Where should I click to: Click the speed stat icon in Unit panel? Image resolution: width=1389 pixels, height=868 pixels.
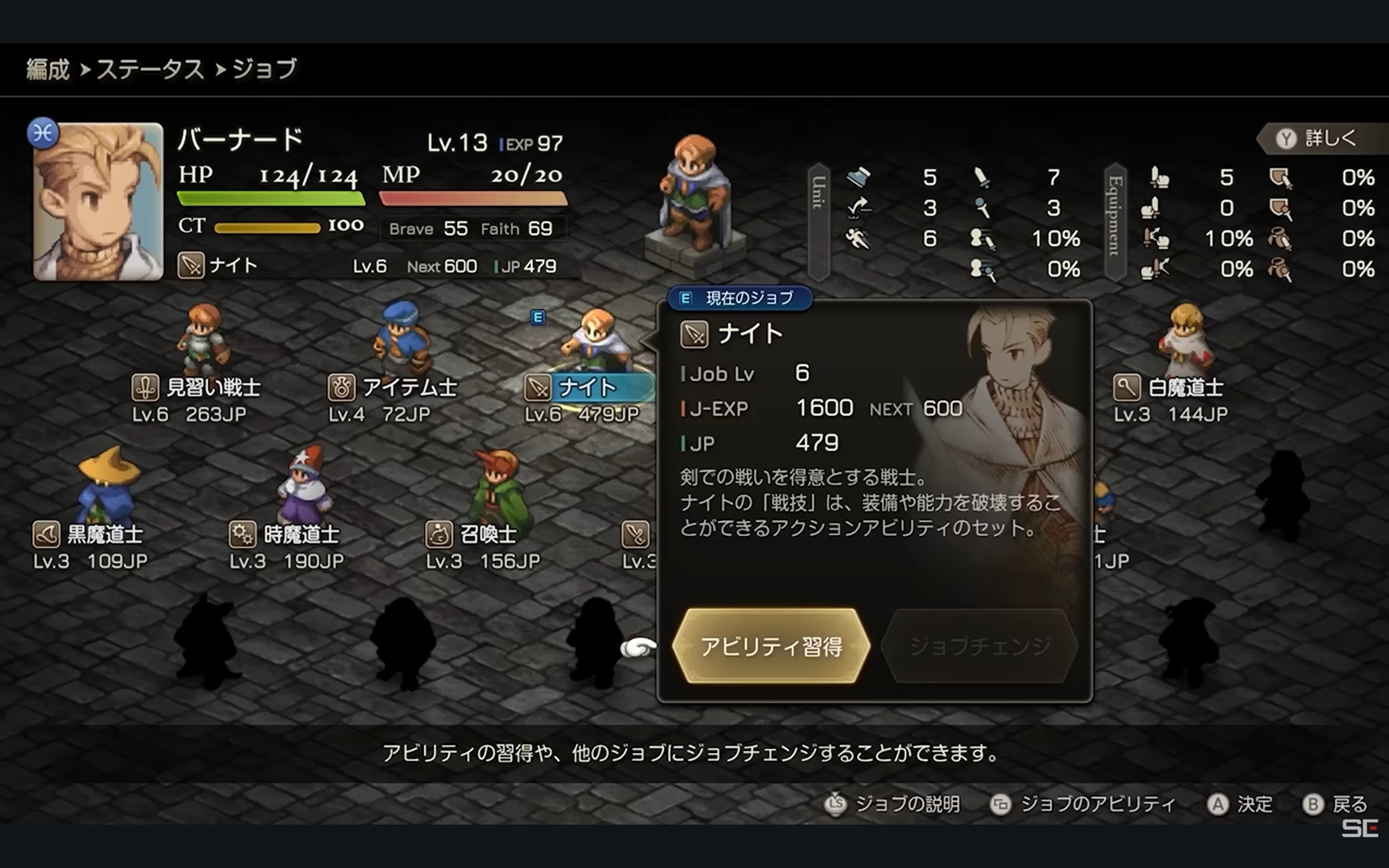[x=858, y=239]
